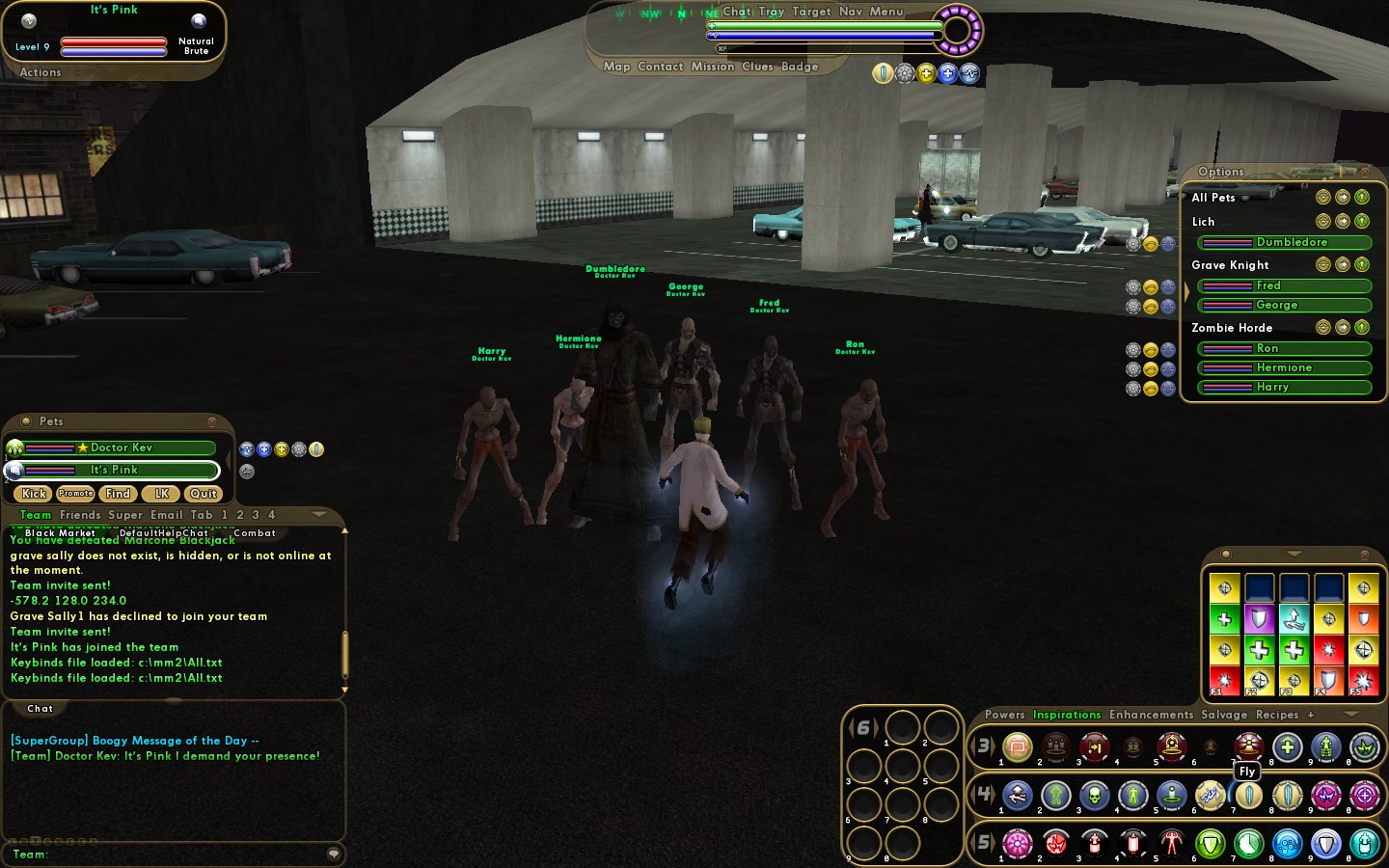Screen dimensions: 1389x868
Task: Switch to the Combat chat tab
Action: pos(255,533)
